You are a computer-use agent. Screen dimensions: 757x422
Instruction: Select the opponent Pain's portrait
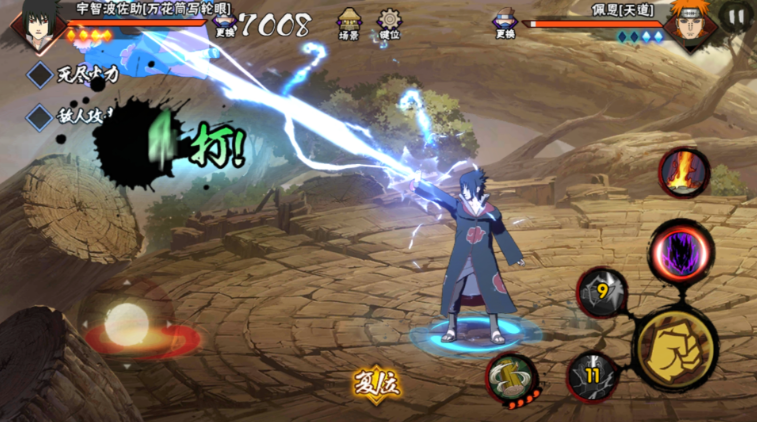[x=686, y=24]
